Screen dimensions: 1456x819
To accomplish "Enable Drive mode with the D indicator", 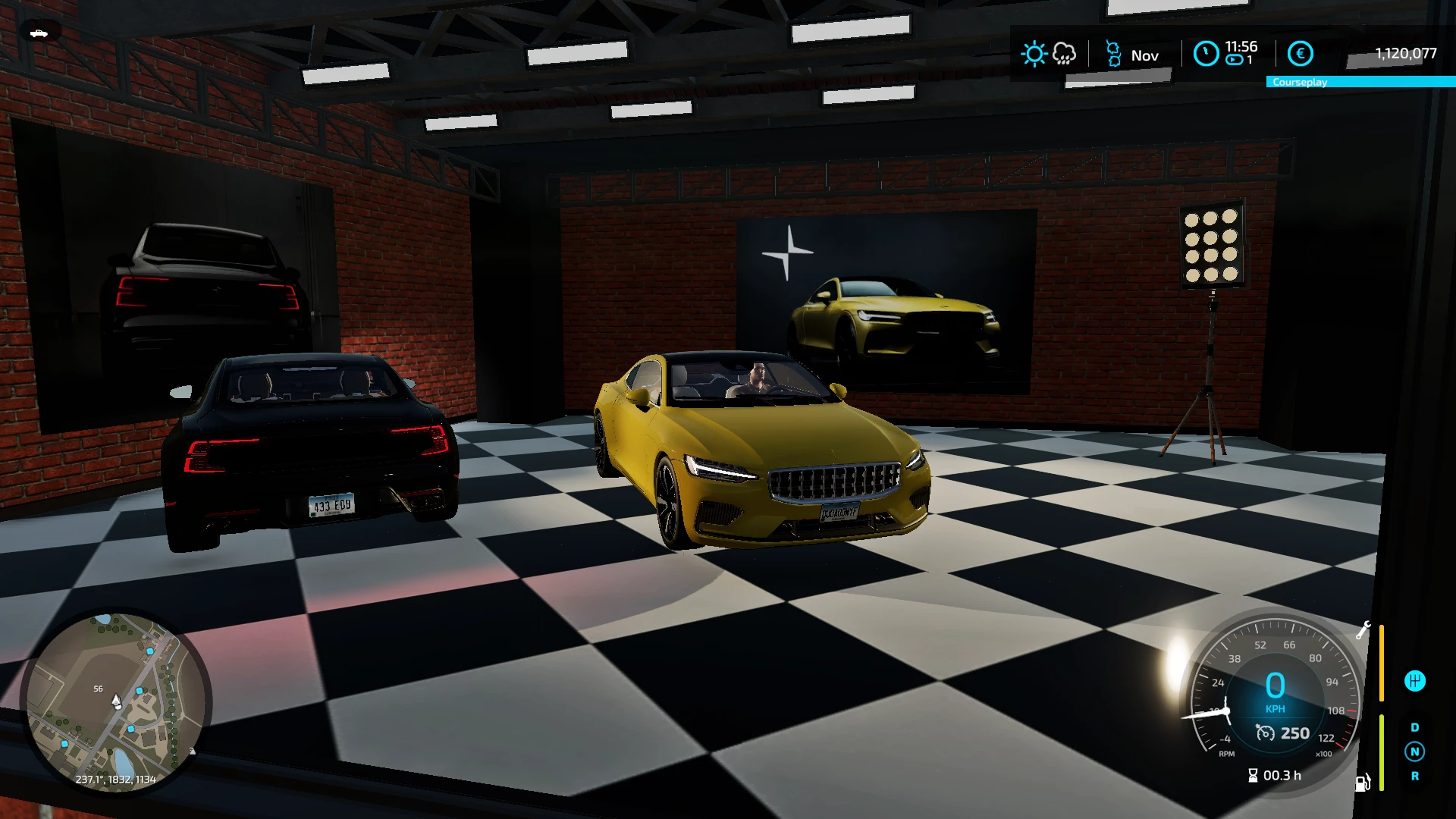I will tap(1414, 727).
